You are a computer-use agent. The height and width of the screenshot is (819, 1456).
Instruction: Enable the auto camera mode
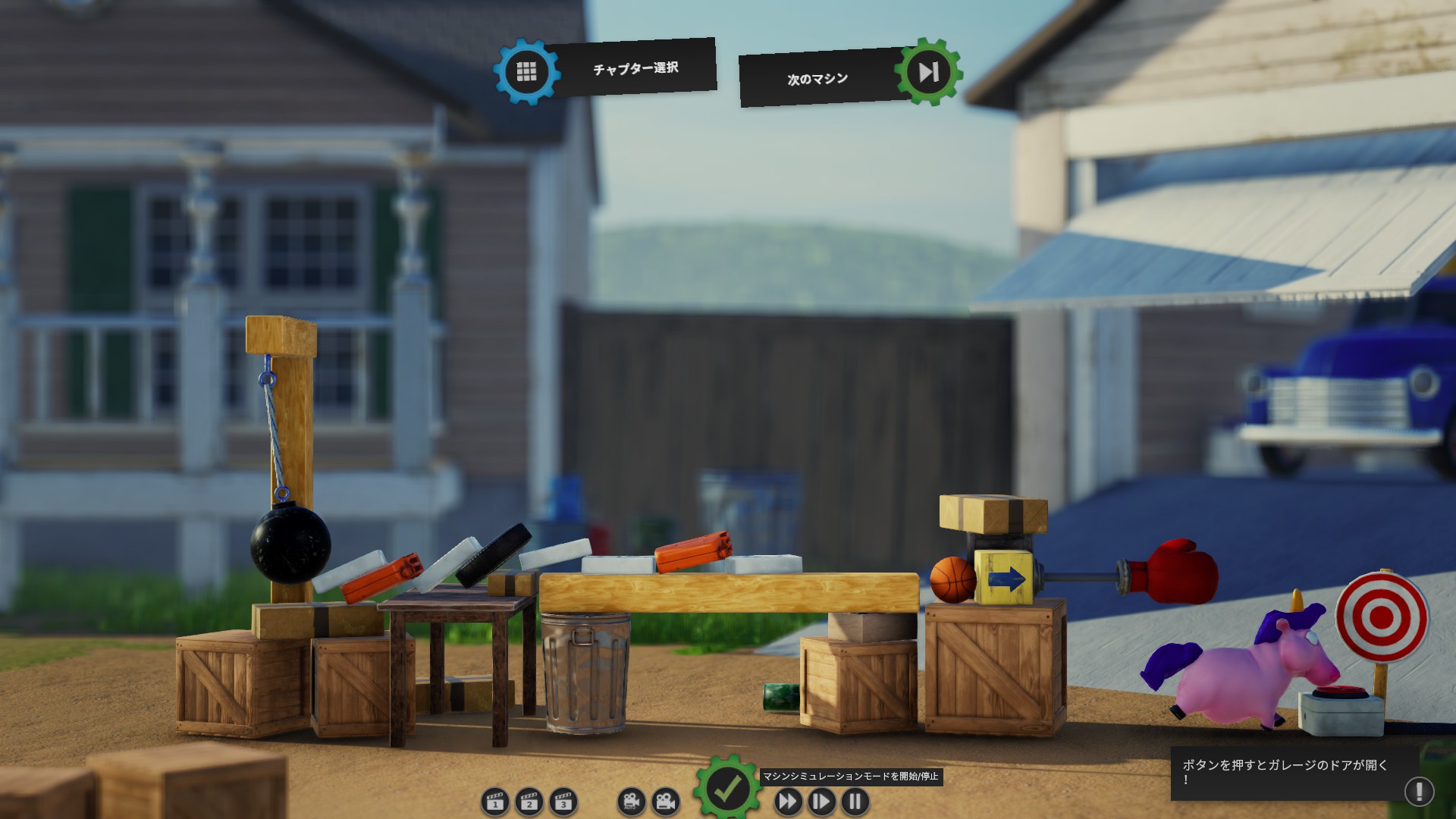[631, 802]
